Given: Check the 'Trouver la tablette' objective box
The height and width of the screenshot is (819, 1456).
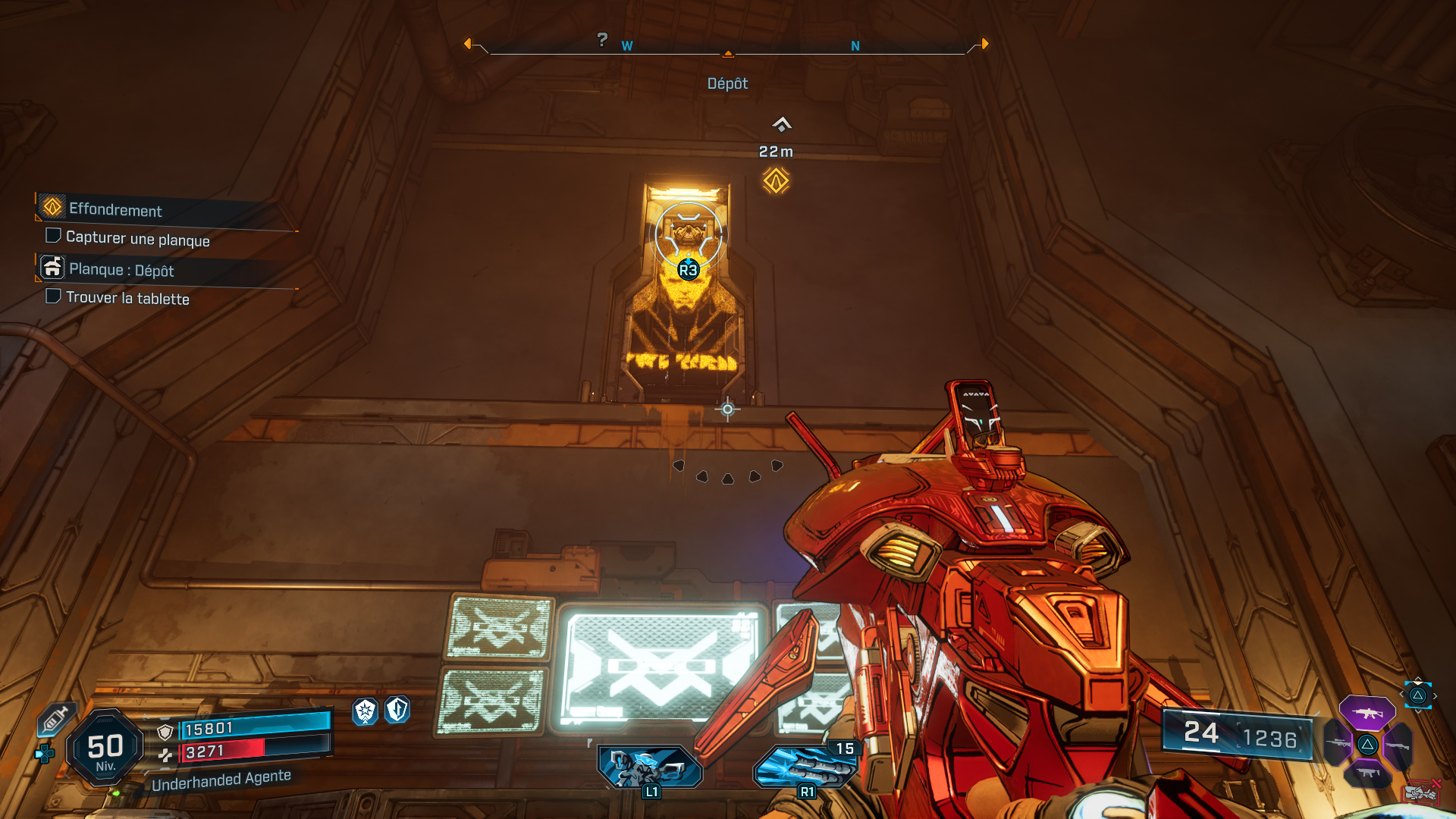Looking at the screenshot, I should [x=53, y=296].
